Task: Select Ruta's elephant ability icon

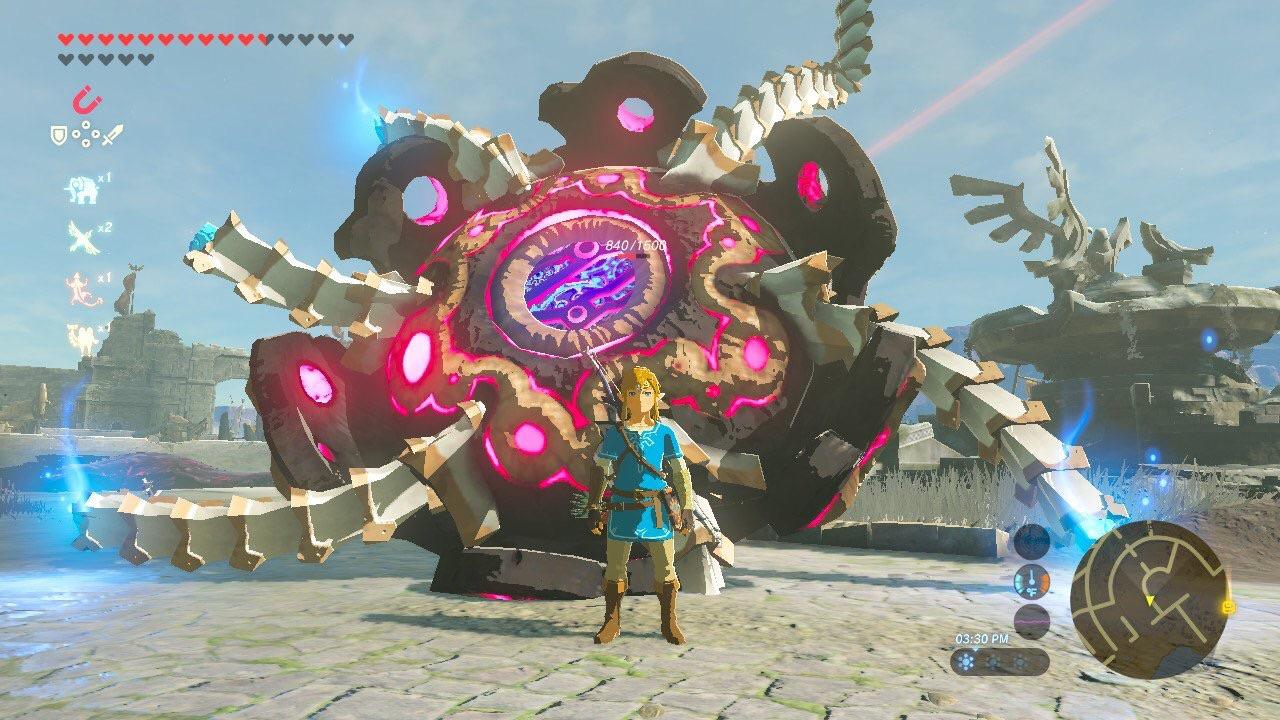Action: tap(82, 190)
